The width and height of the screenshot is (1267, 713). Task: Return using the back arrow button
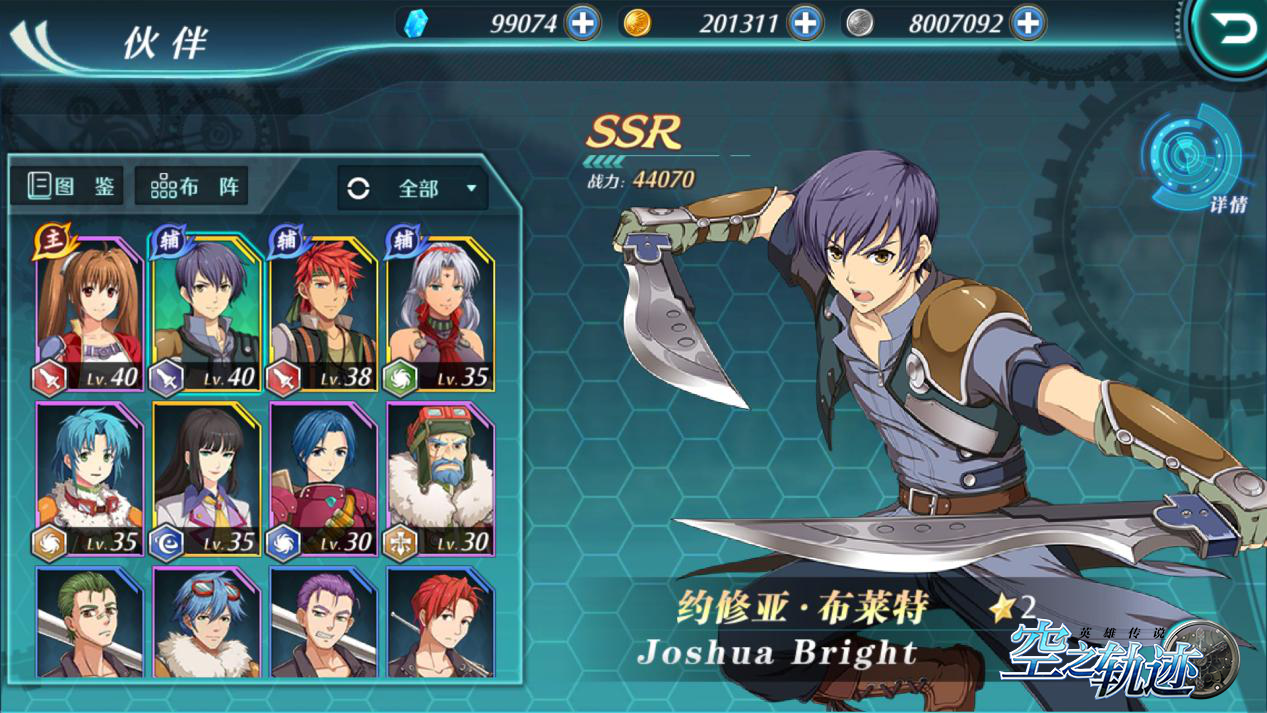click(1234, 32)
